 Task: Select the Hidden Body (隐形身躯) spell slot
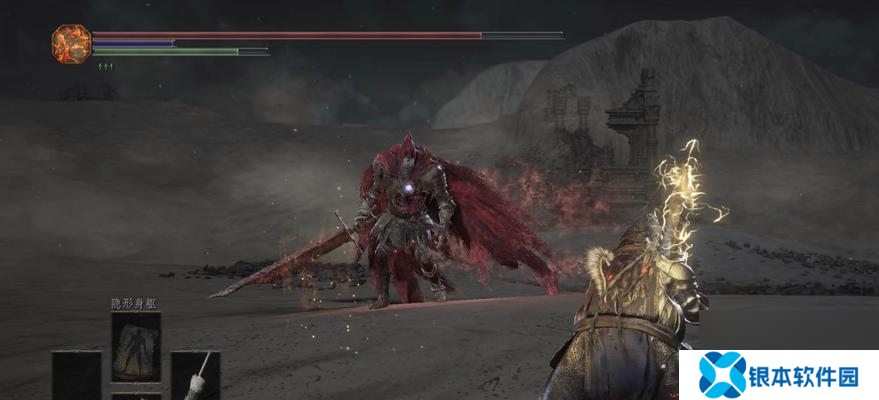click(x=135, y=345)
